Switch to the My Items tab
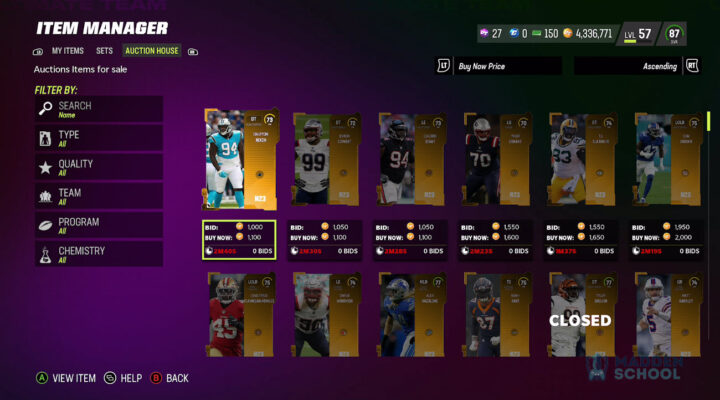 68,50
